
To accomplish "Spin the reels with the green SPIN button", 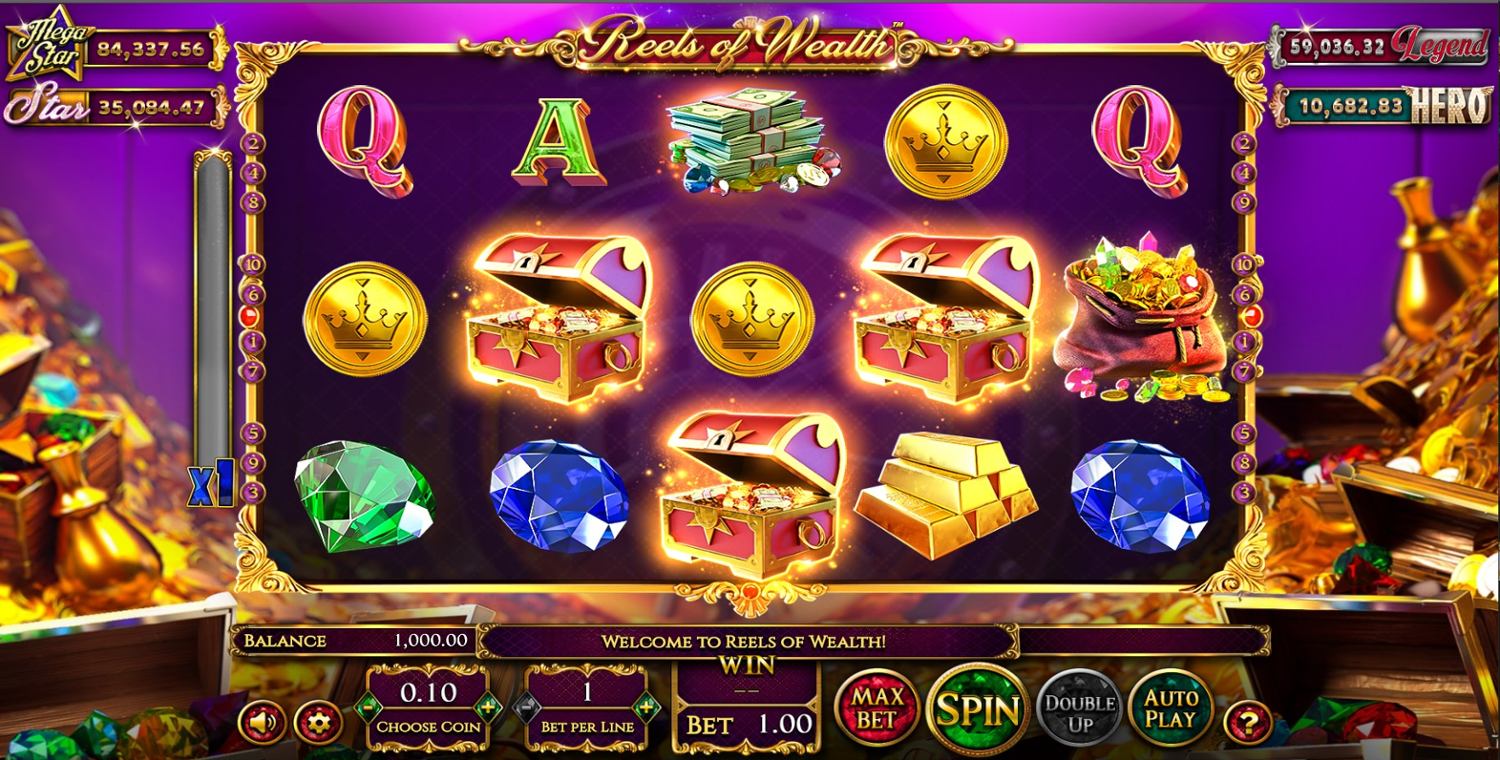I will coord(977,709).
